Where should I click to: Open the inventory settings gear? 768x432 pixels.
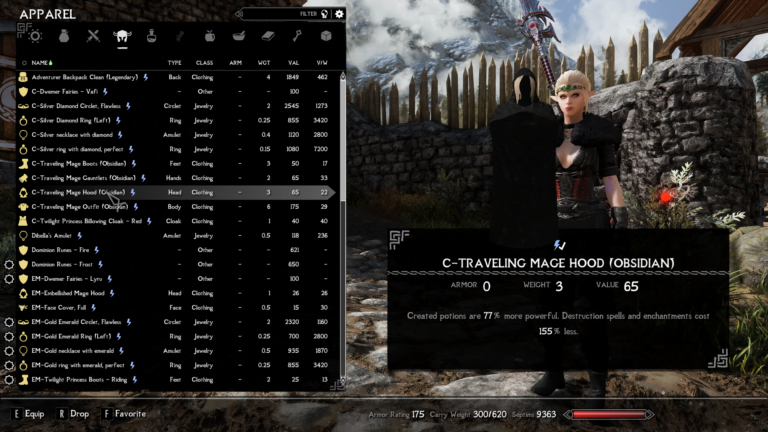[x=339, y=14]
